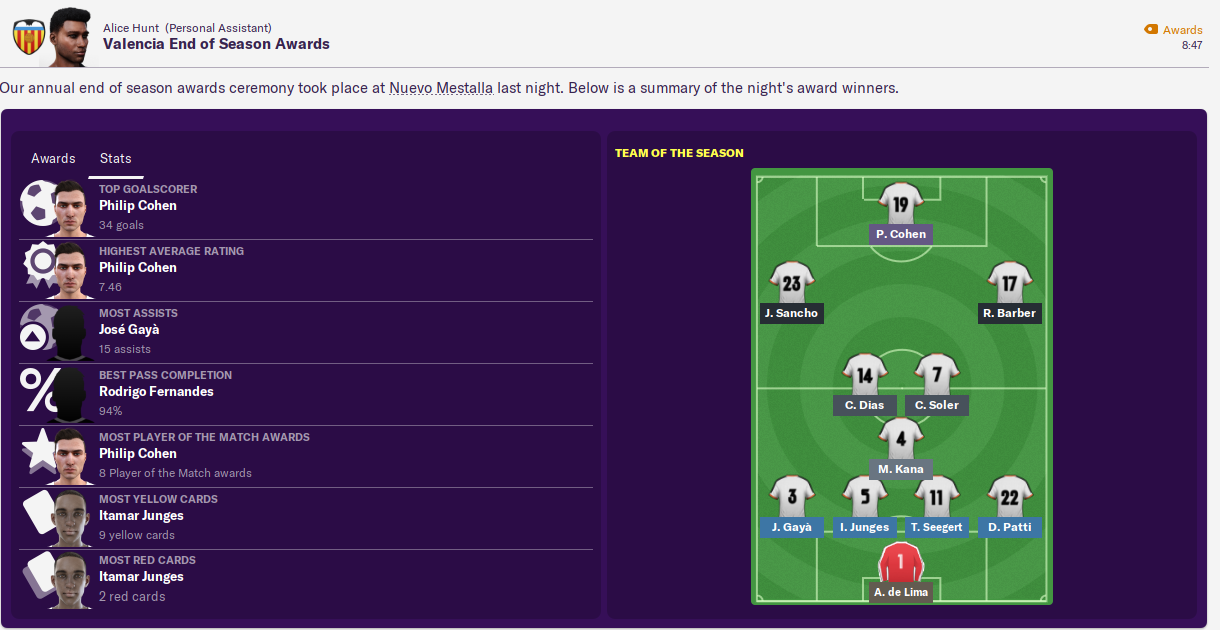Open Alice Hunt's portrait in the header

point(70,34)
